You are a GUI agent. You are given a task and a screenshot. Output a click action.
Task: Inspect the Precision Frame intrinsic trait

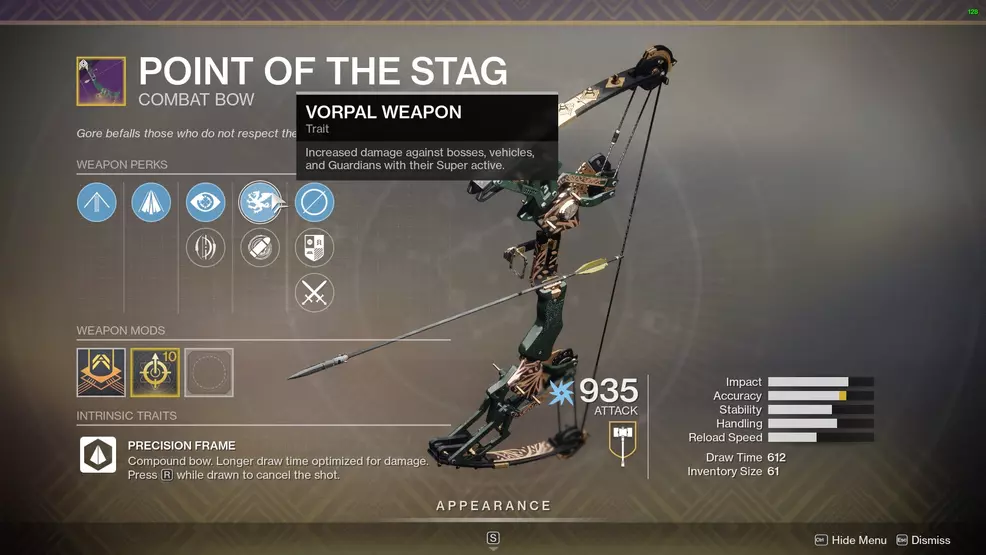pos(98,455)
